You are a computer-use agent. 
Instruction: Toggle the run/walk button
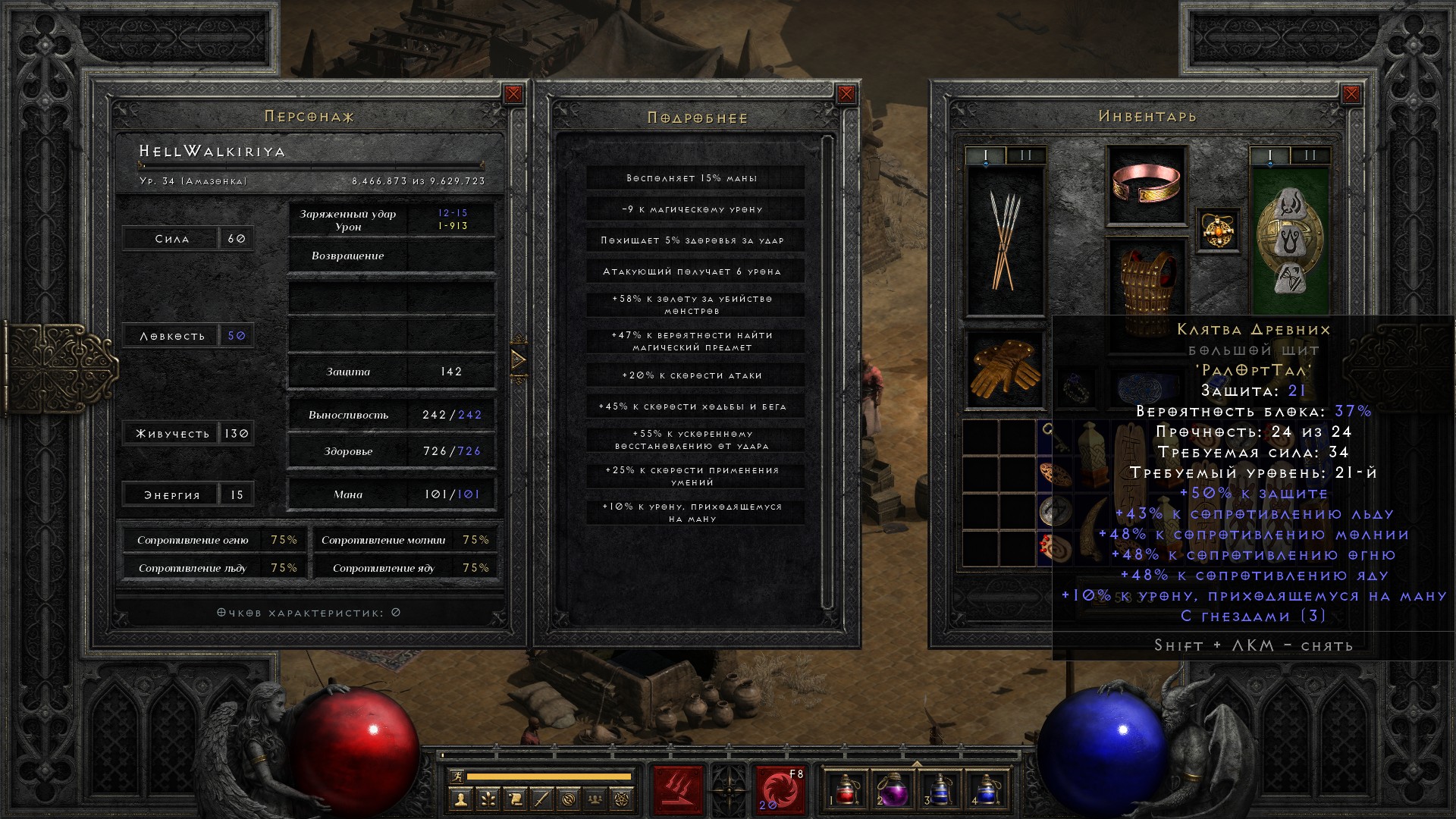[x=456, y=776]
